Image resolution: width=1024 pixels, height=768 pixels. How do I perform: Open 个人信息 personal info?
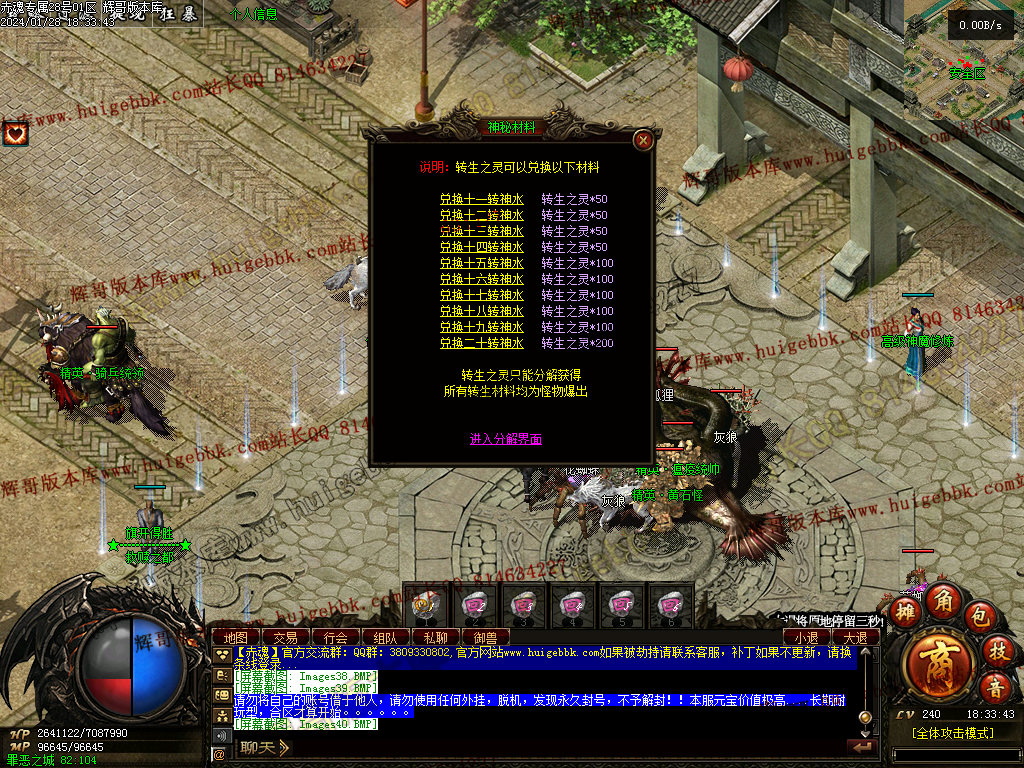pyautogui.click(x=254, y=14)
